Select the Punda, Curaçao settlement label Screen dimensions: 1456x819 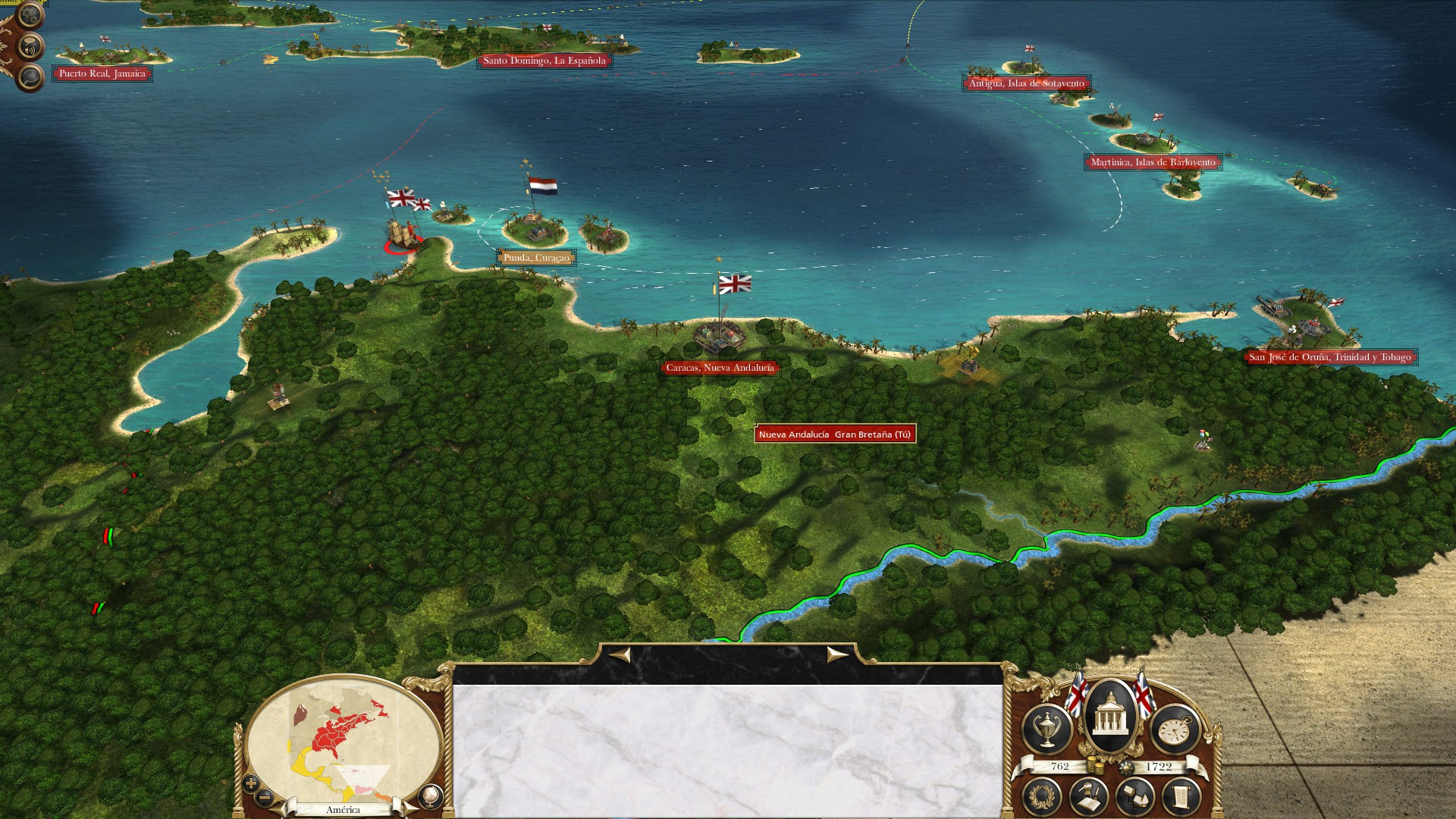[x=535, y=258]
